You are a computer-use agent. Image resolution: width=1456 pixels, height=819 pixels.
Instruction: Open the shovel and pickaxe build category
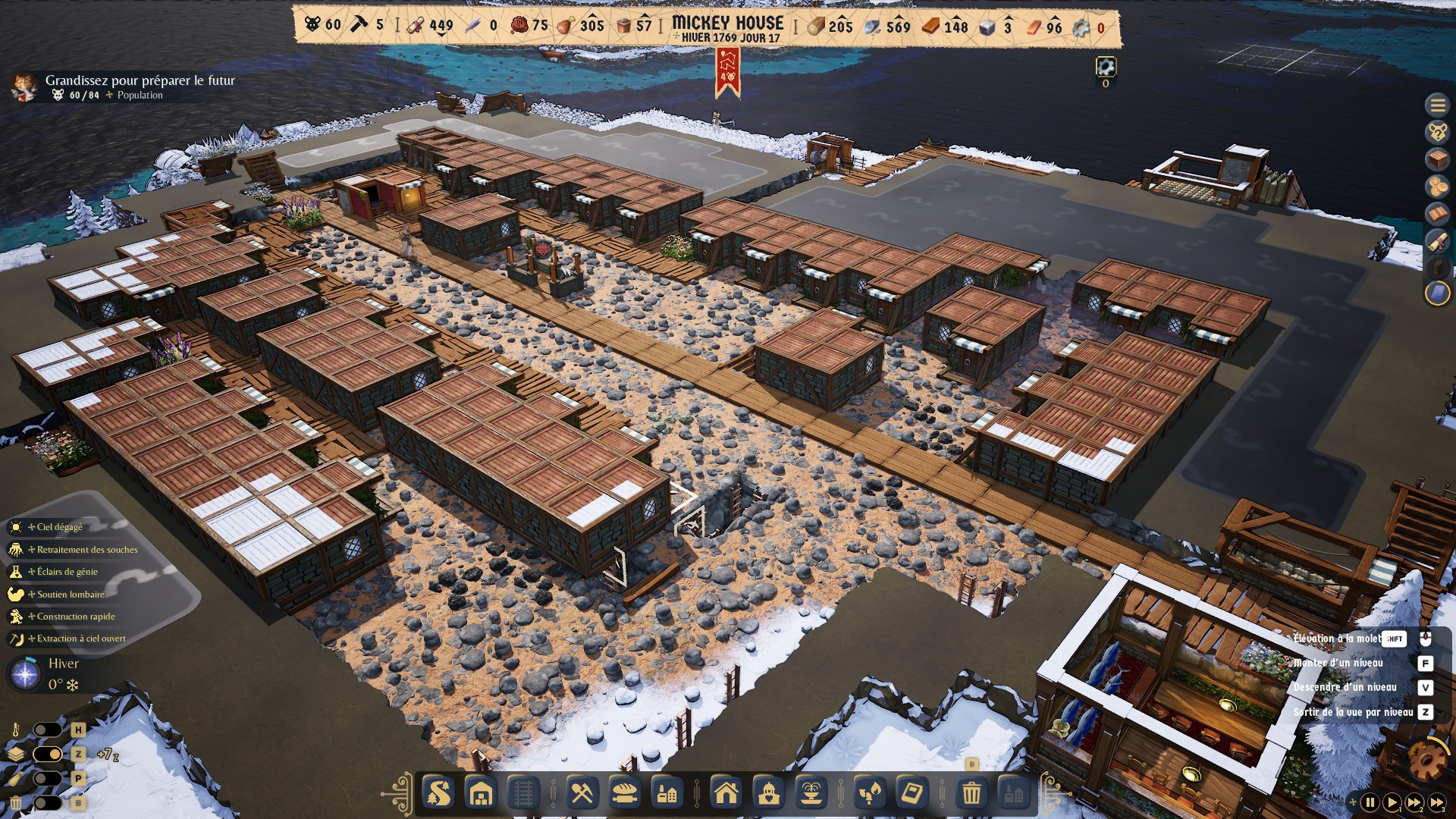pyautogui.click(x=582, y=794)
